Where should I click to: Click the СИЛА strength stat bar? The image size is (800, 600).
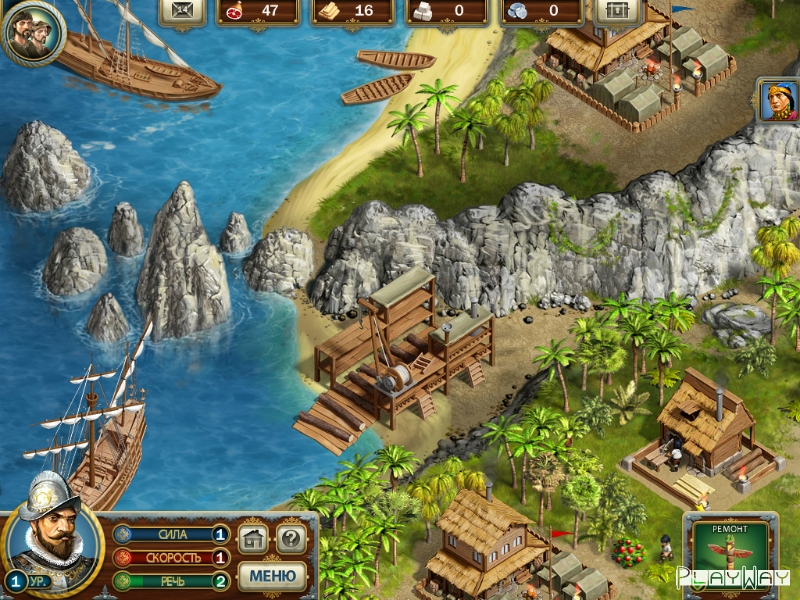pos(171,535)
